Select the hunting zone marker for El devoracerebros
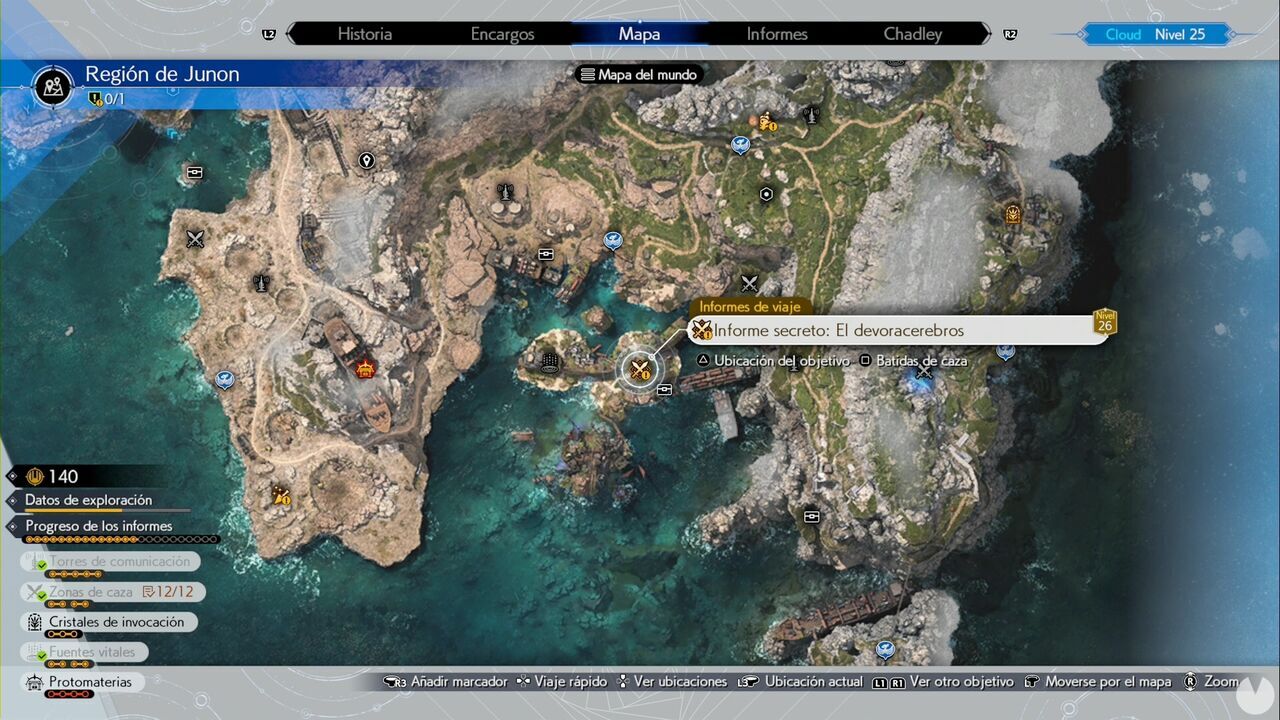 click(x=640, y=371)
